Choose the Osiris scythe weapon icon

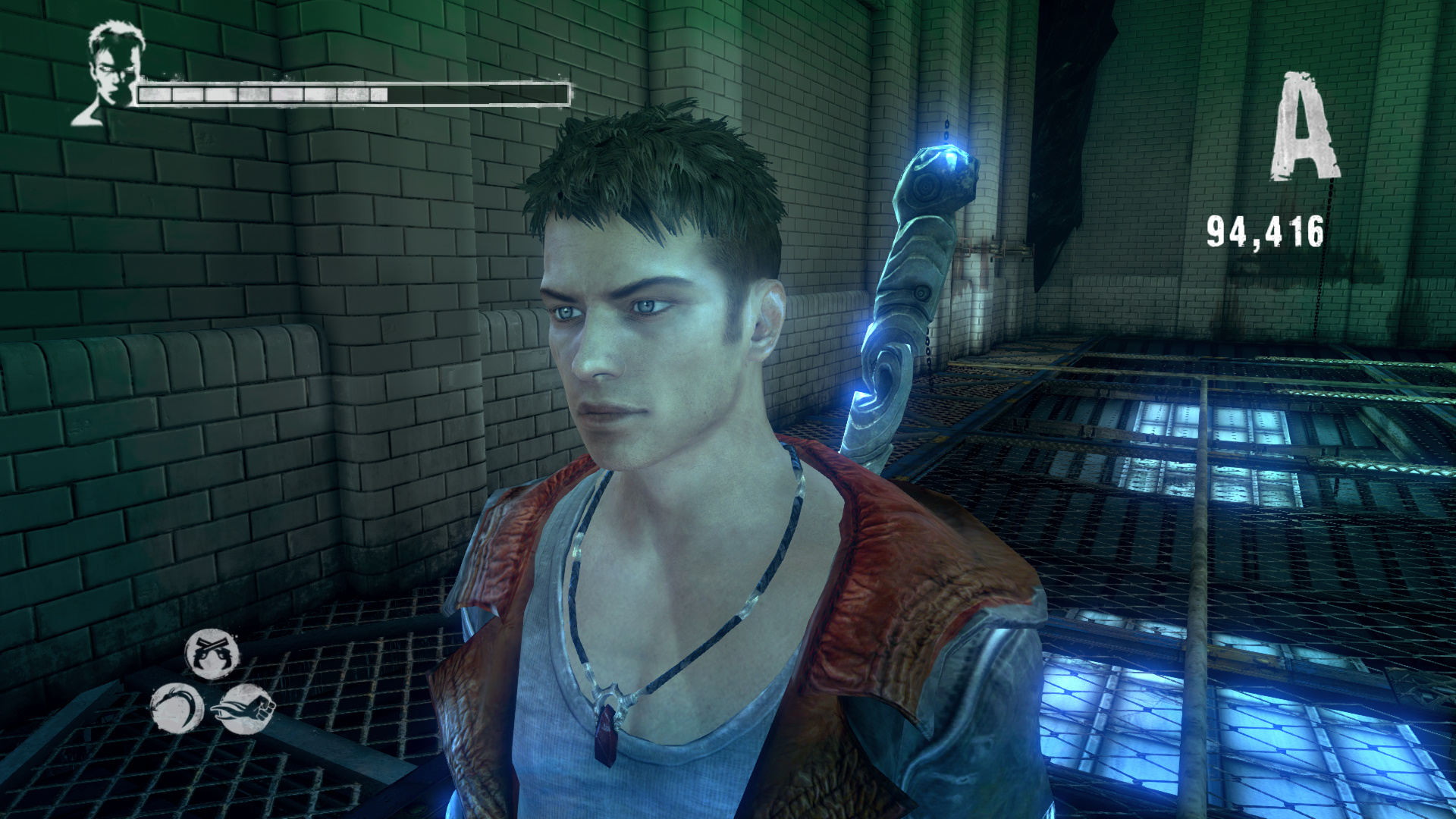click(x=177, y=708)
